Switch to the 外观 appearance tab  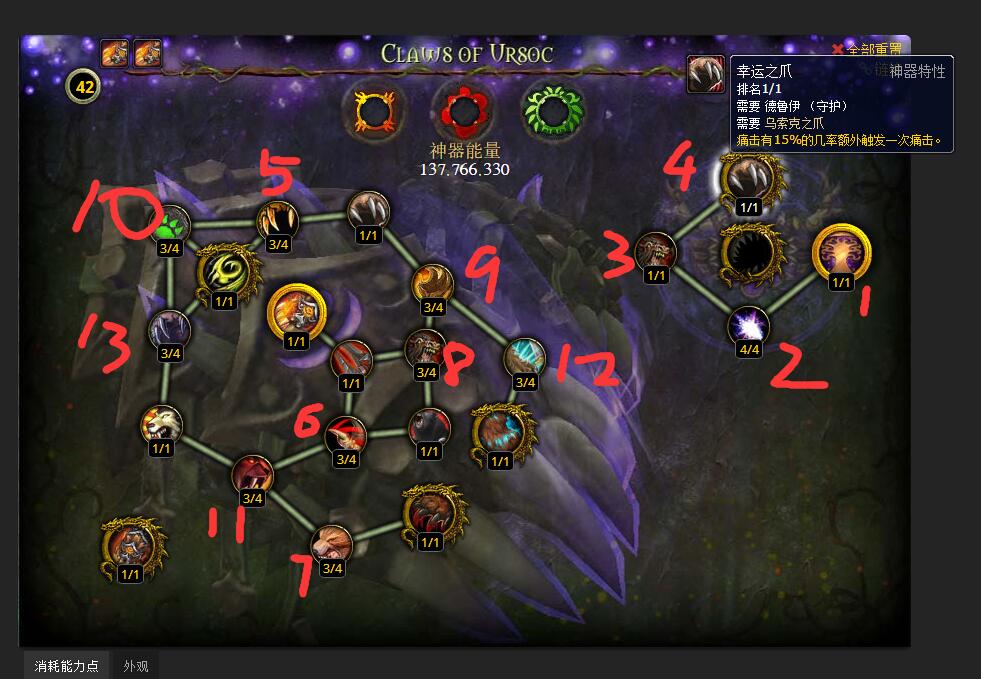click(x=136, y=665)
